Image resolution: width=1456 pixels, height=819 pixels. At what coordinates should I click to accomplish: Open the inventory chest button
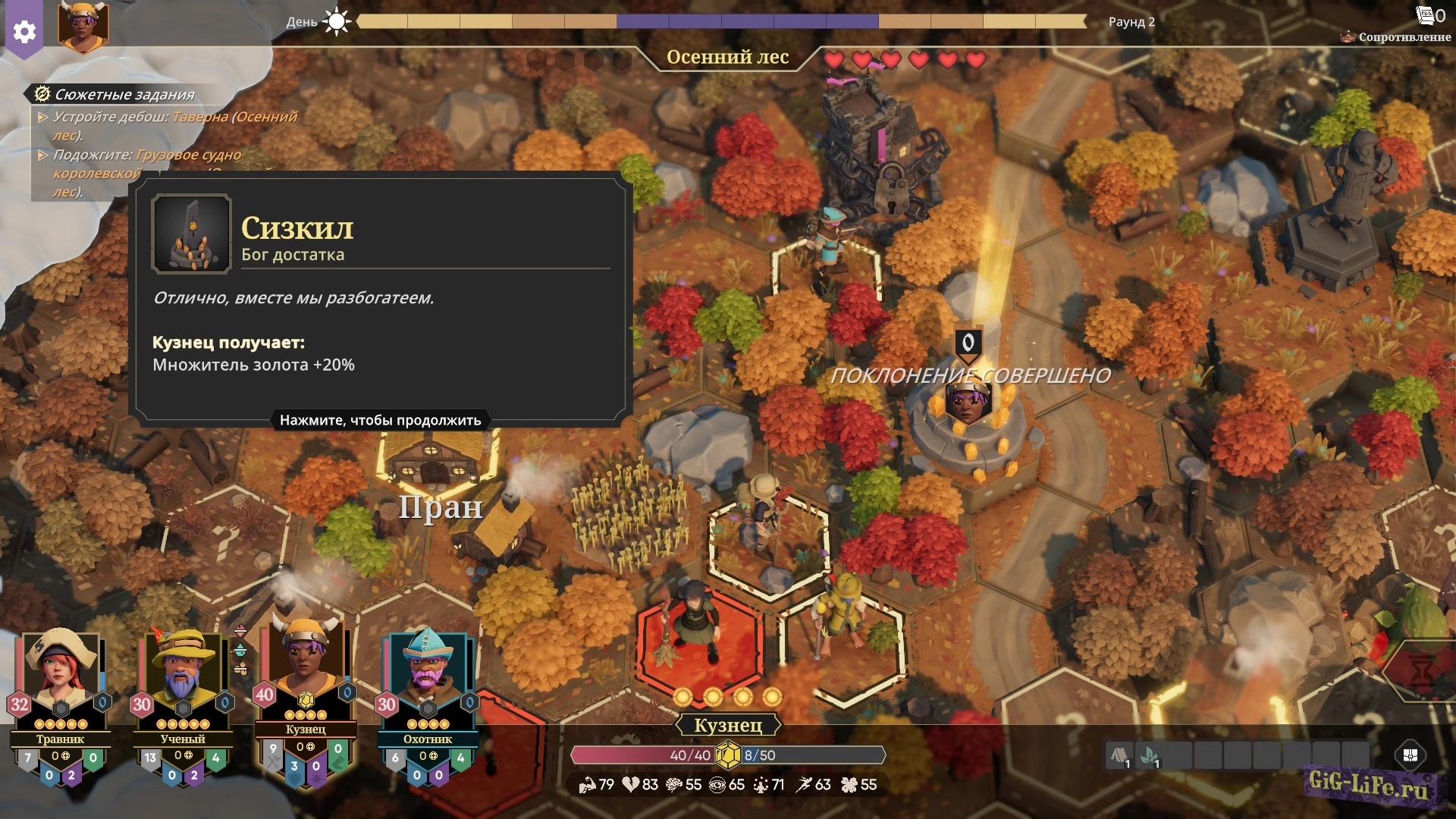coord(1410,755)
